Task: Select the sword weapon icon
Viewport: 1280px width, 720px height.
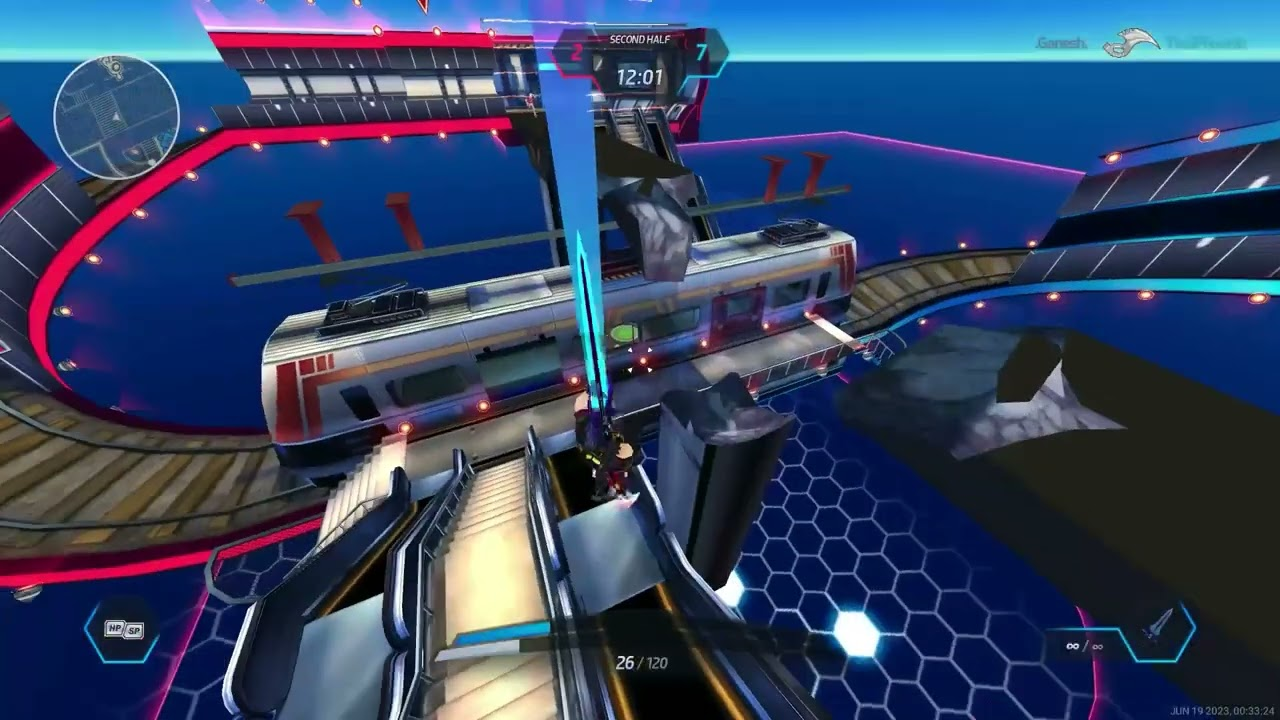Action: coord(1158,632)
